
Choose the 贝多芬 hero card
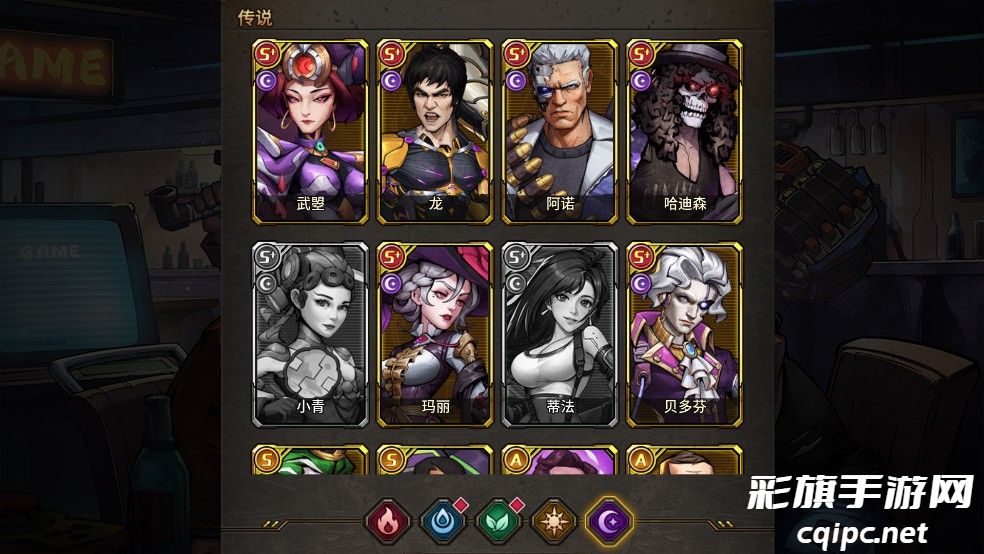point(684,333)
